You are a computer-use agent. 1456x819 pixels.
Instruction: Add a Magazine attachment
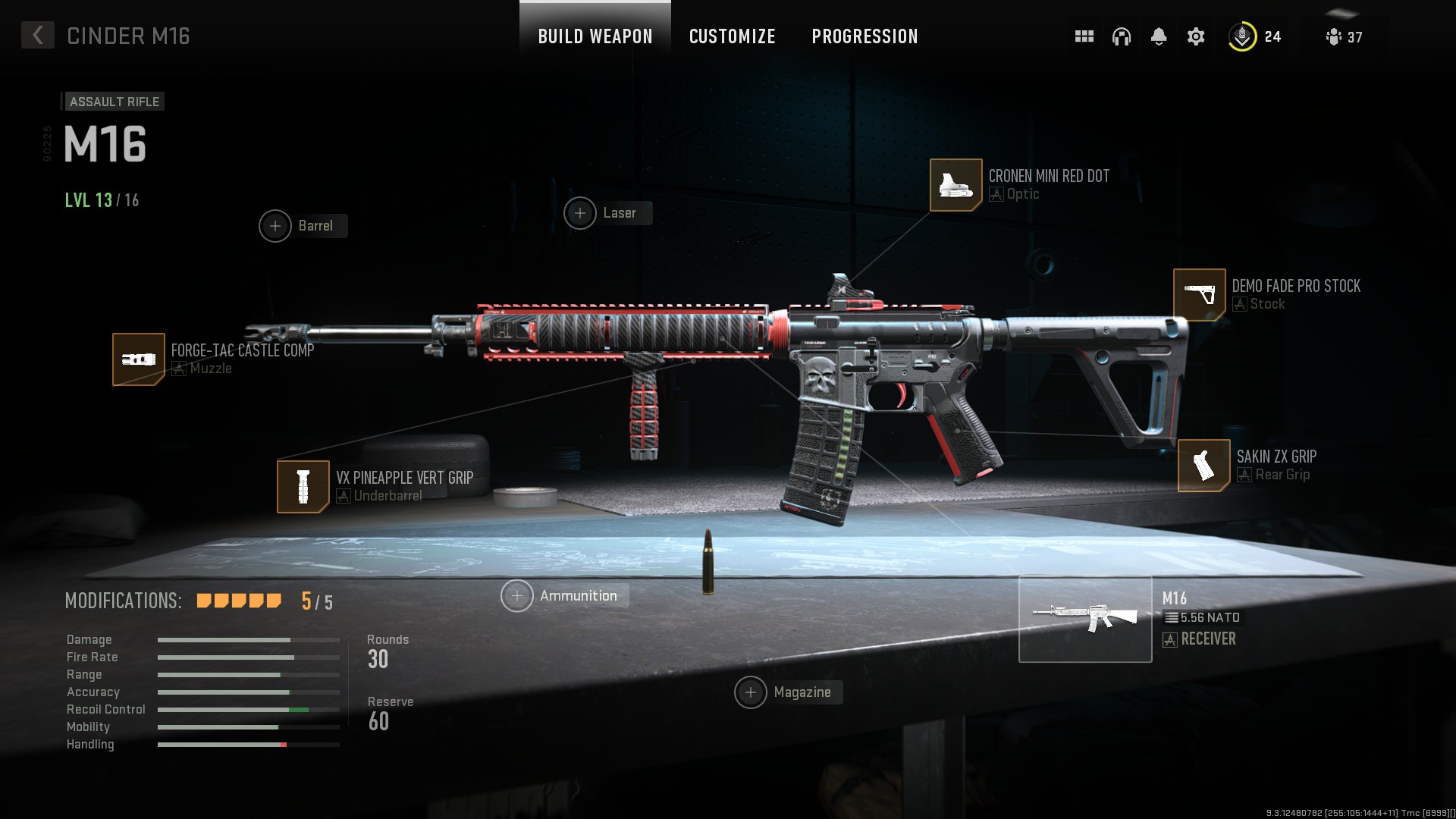[751, 692]
